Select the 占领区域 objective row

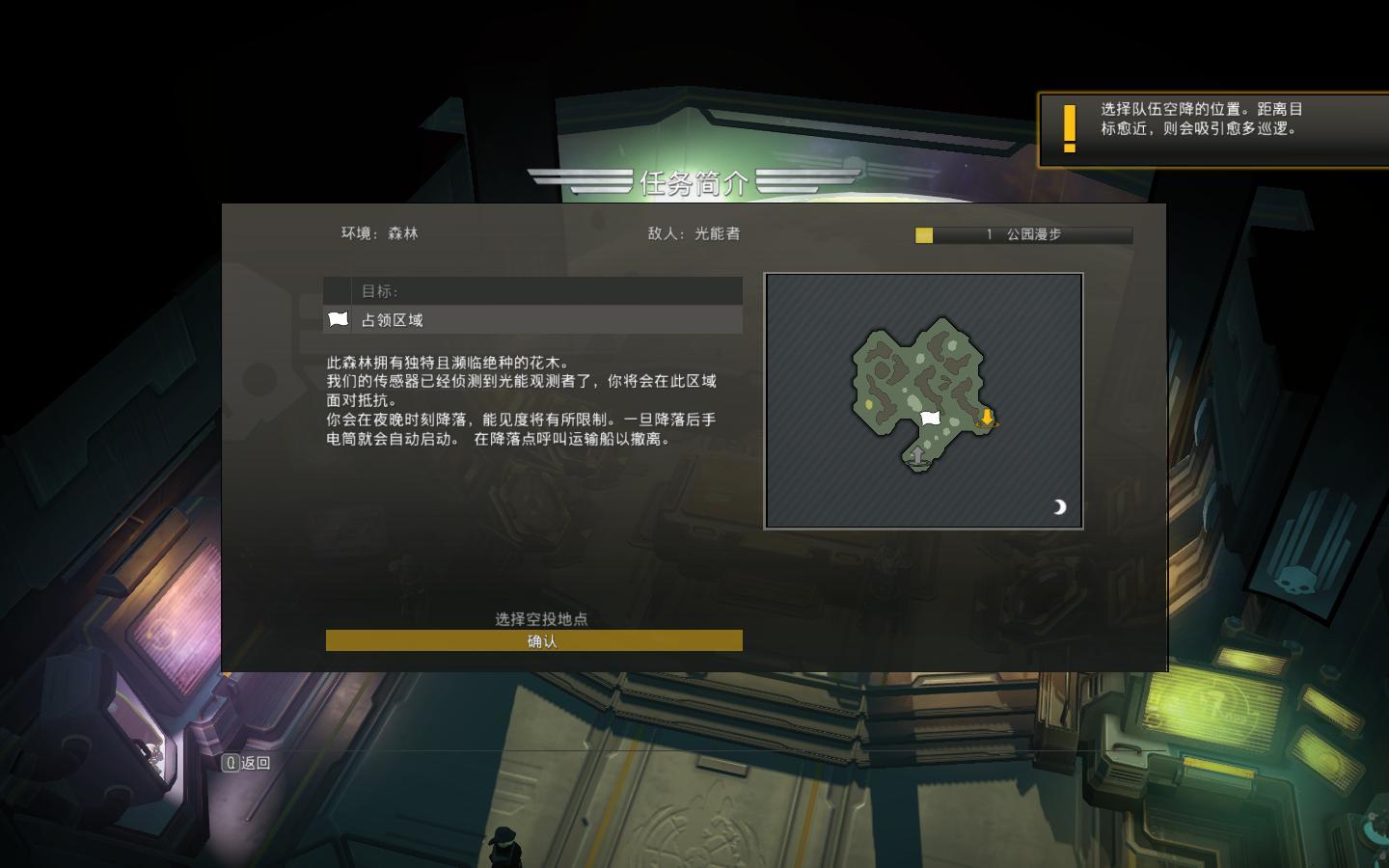(532, 319)
